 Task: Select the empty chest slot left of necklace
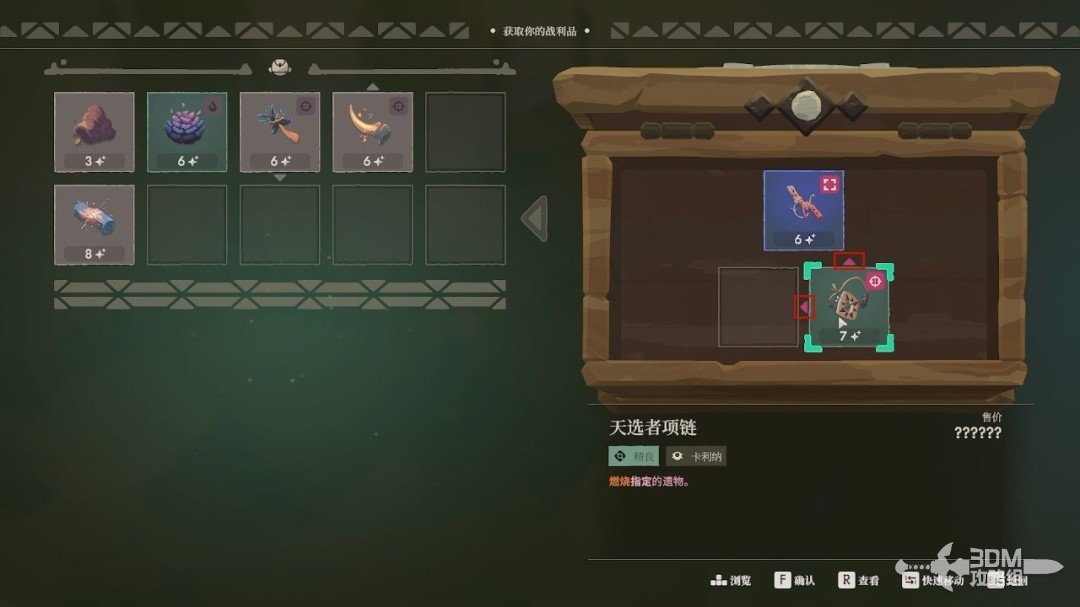click(x=758, y=307)
